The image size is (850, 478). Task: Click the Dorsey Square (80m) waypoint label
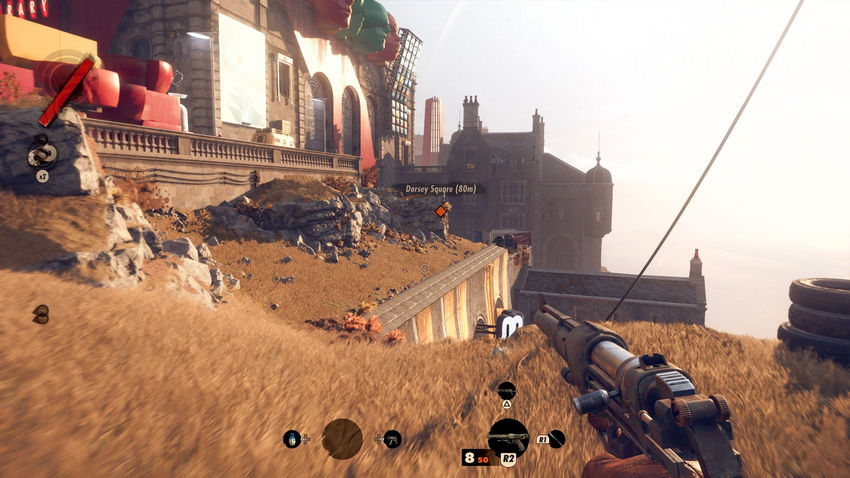coord(440,188)
